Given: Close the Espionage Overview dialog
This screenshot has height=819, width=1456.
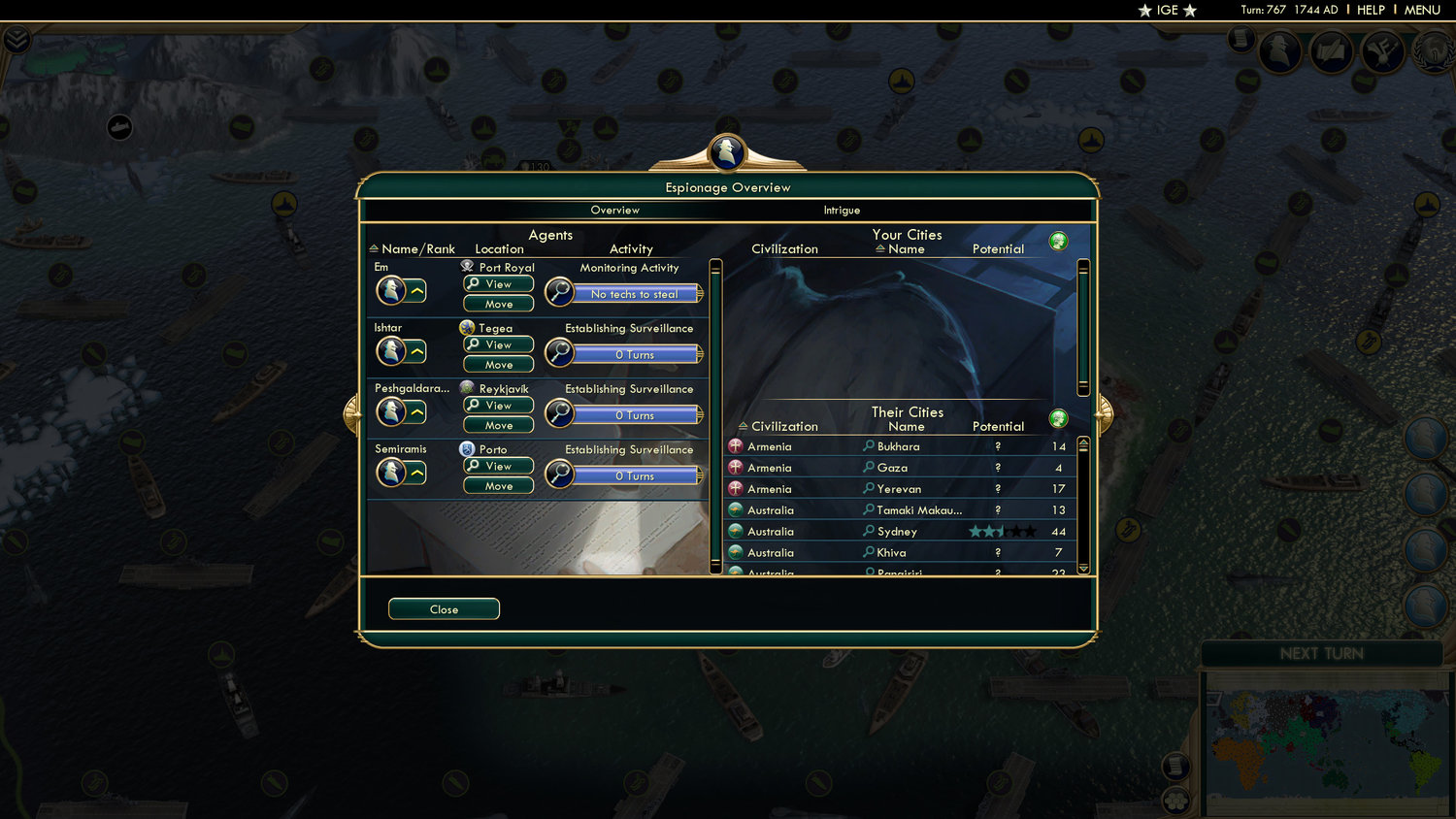Looking at the screenshot, I should click(x=444, y=608).
